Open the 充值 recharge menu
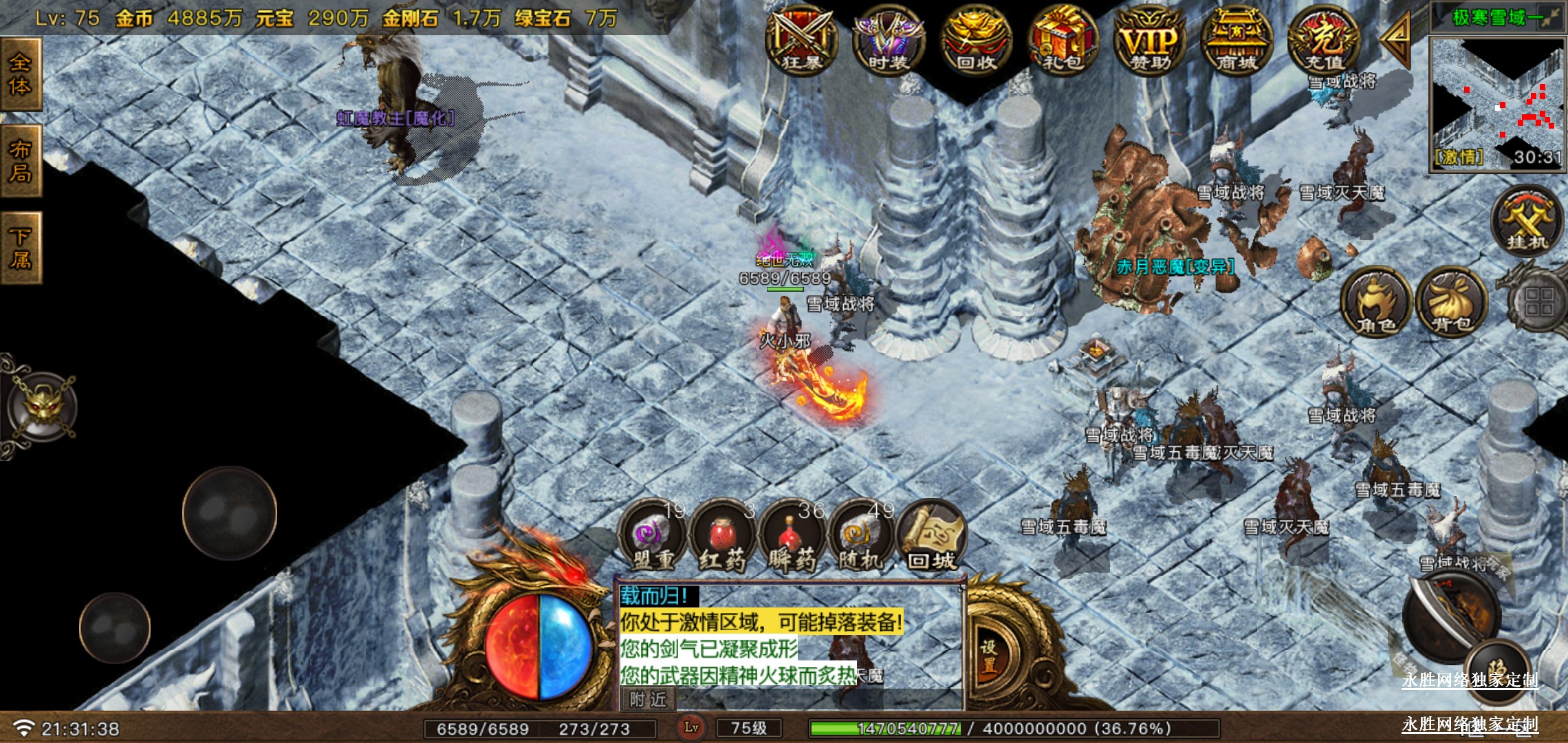This screenshot has width=1568, height=743. click(x=1324, y=41)
